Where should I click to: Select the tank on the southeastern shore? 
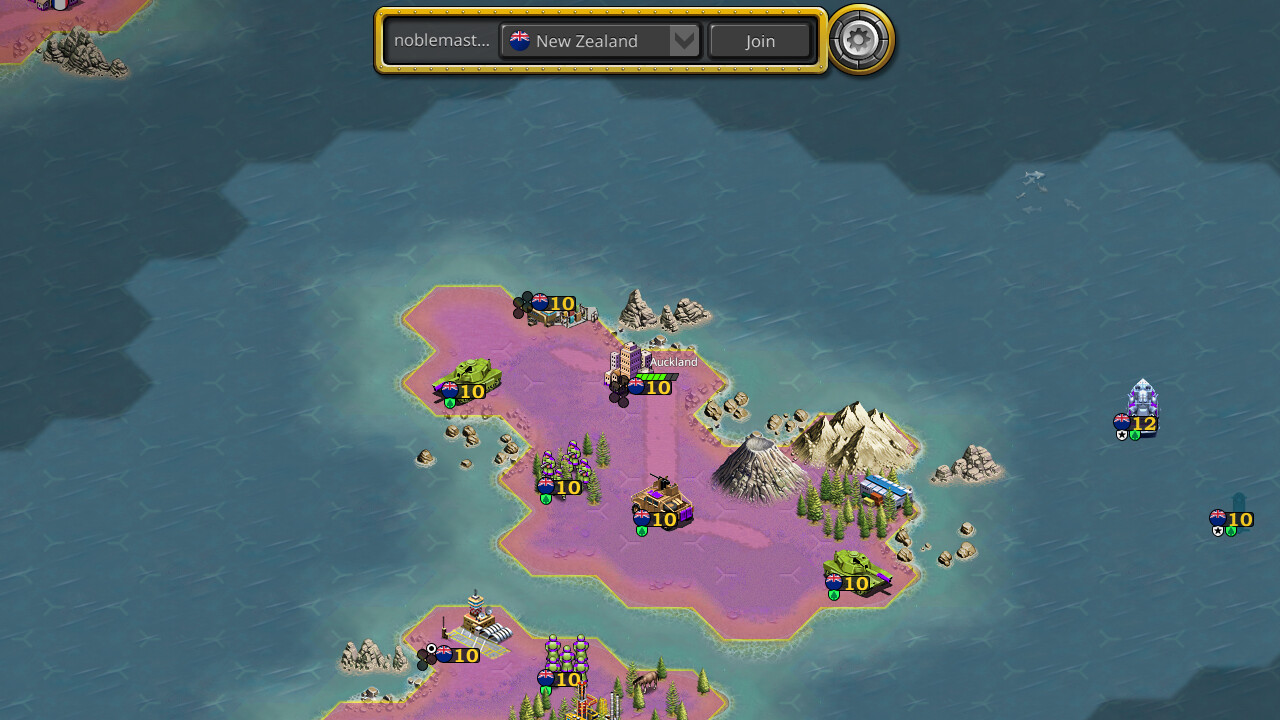click(x=852, y=572)
